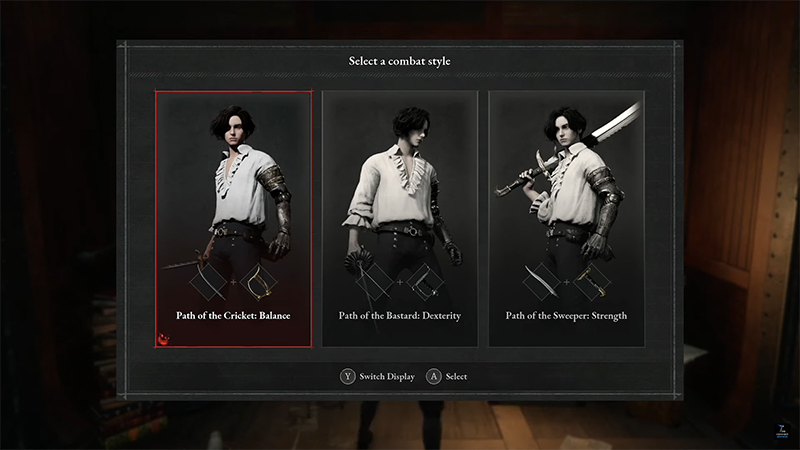Select Path of the Bastard: Dexterity card

399,218
